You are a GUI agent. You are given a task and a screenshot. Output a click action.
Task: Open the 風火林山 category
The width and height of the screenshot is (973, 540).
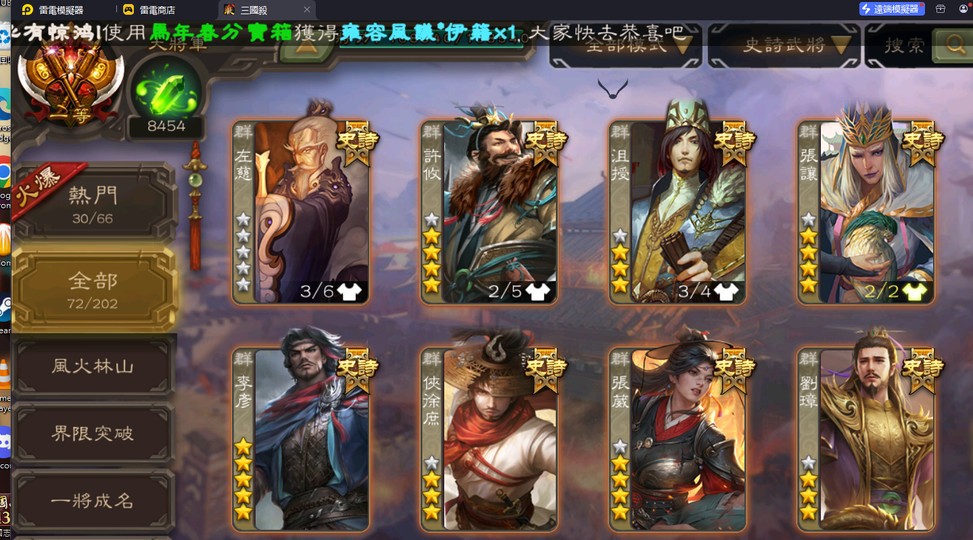[x=93, y=366]
